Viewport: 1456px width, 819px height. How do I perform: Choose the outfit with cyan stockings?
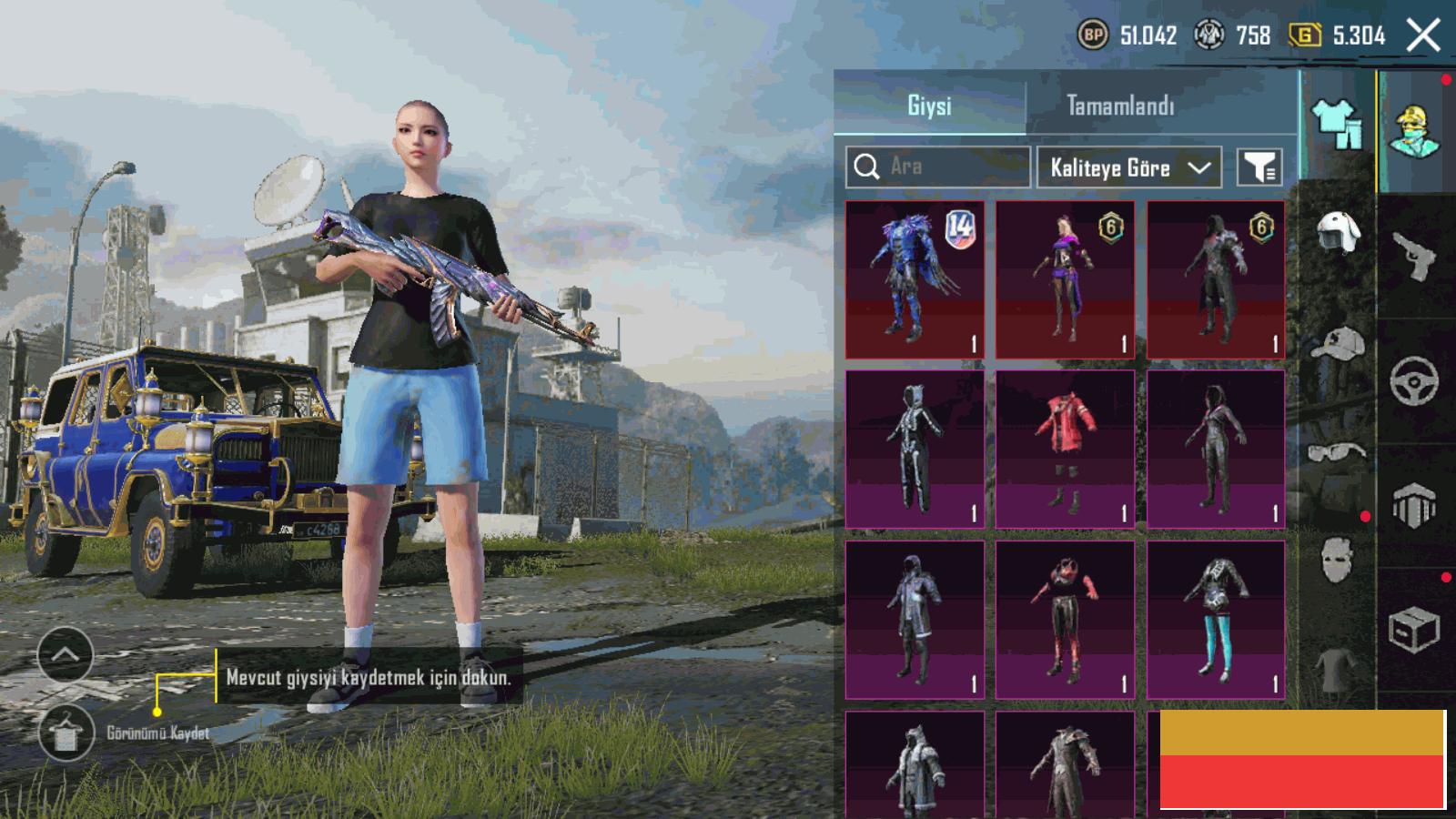(x=1216, y=620)
